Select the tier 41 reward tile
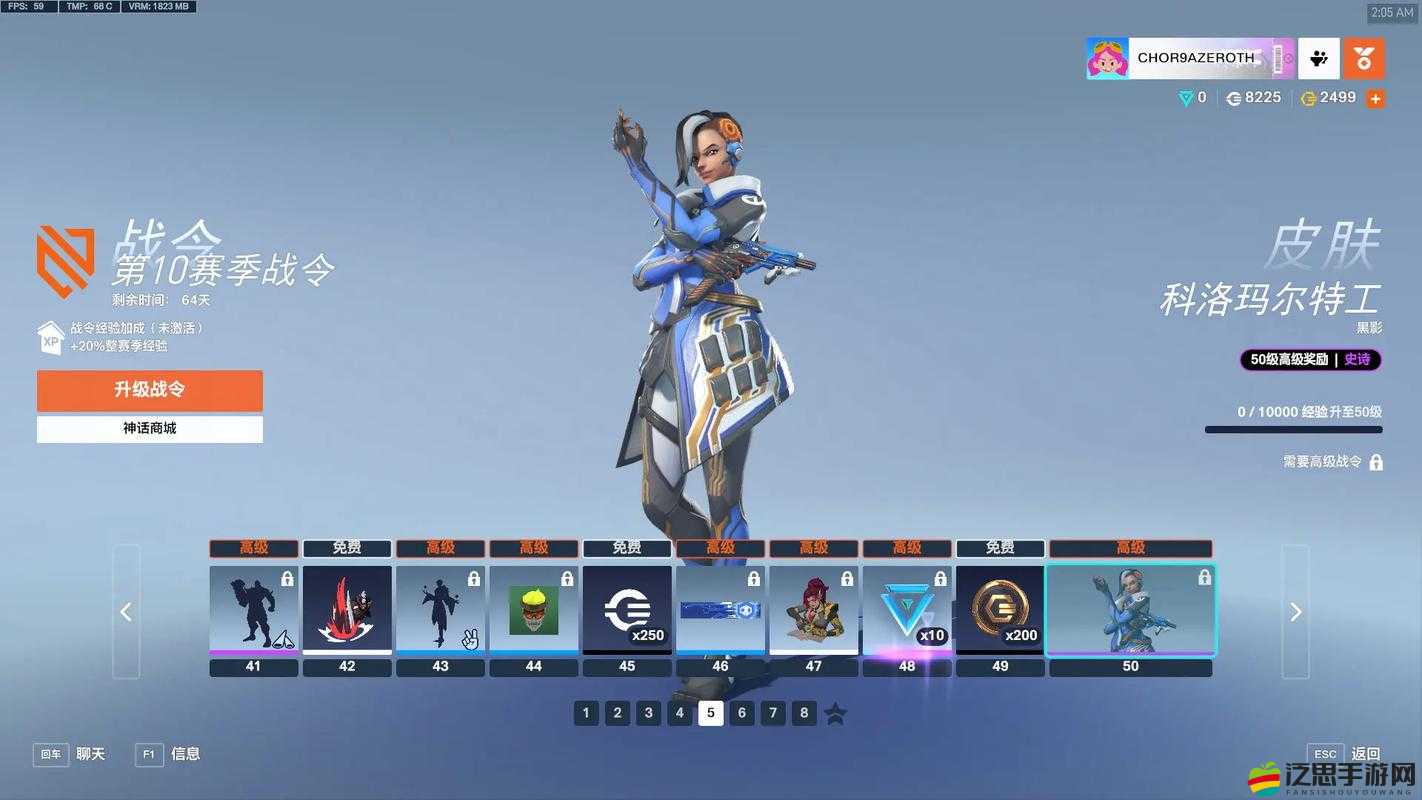Screen dimensions: 1422x800 click(254, 610)
